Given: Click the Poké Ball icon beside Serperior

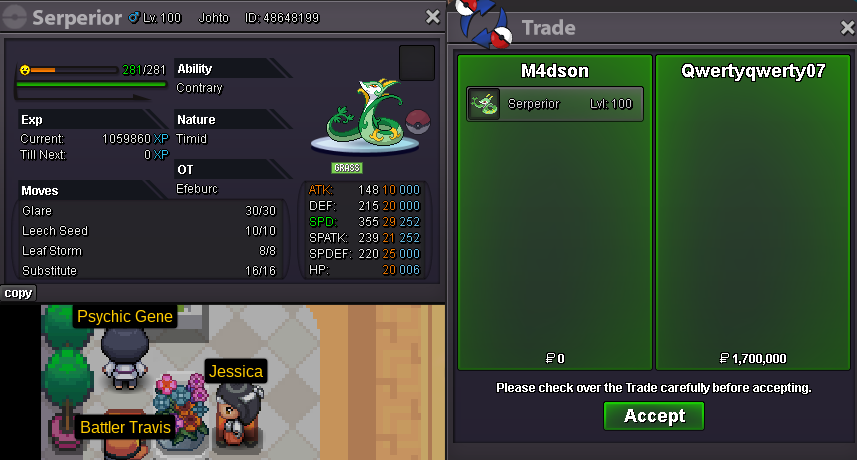Looking at the screenshot, I should (x=419, y=124).
